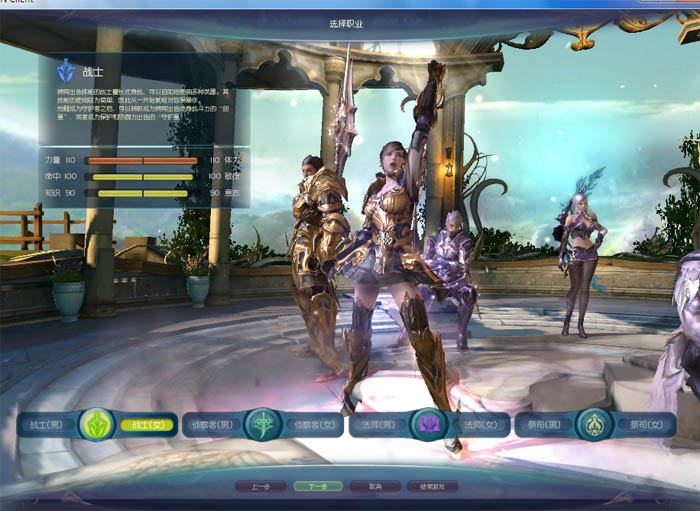The width and height of the screenshot is (700, 511).
Task: Choose 侦察者(男) male scout class
Action: pyautogui.click(x=213, y=425)
